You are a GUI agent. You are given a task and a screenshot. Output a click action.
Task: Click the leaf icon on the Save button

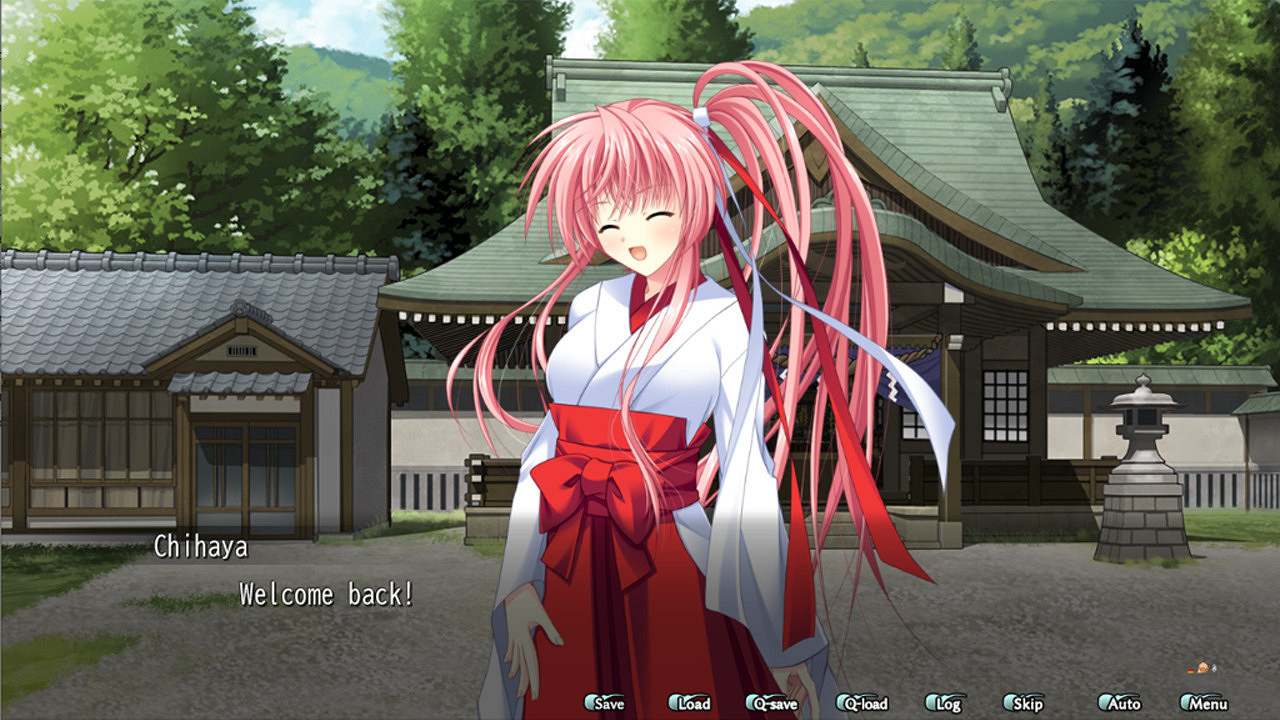590,703
